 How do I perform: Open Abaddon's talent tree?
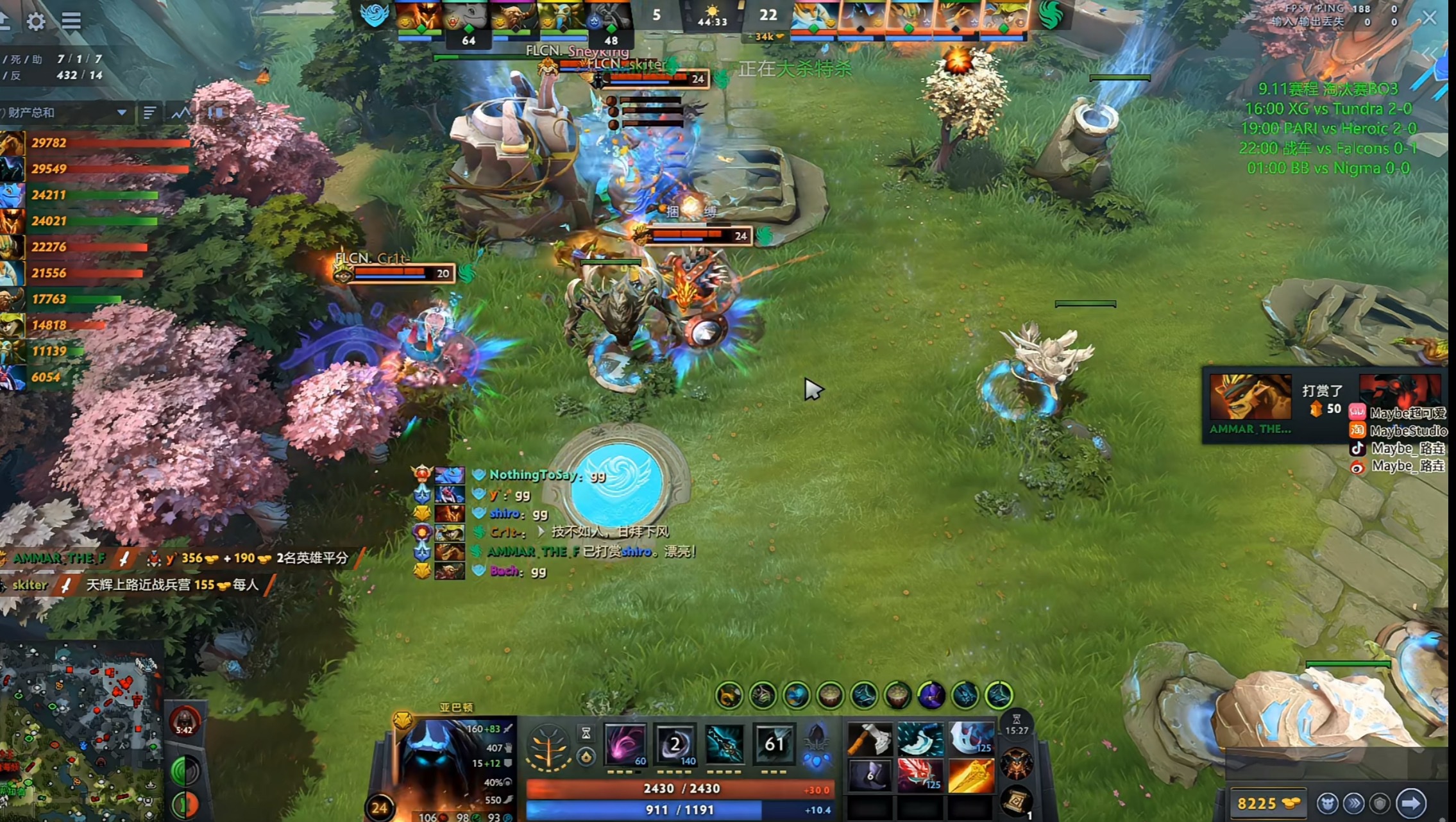coord(548,746)
